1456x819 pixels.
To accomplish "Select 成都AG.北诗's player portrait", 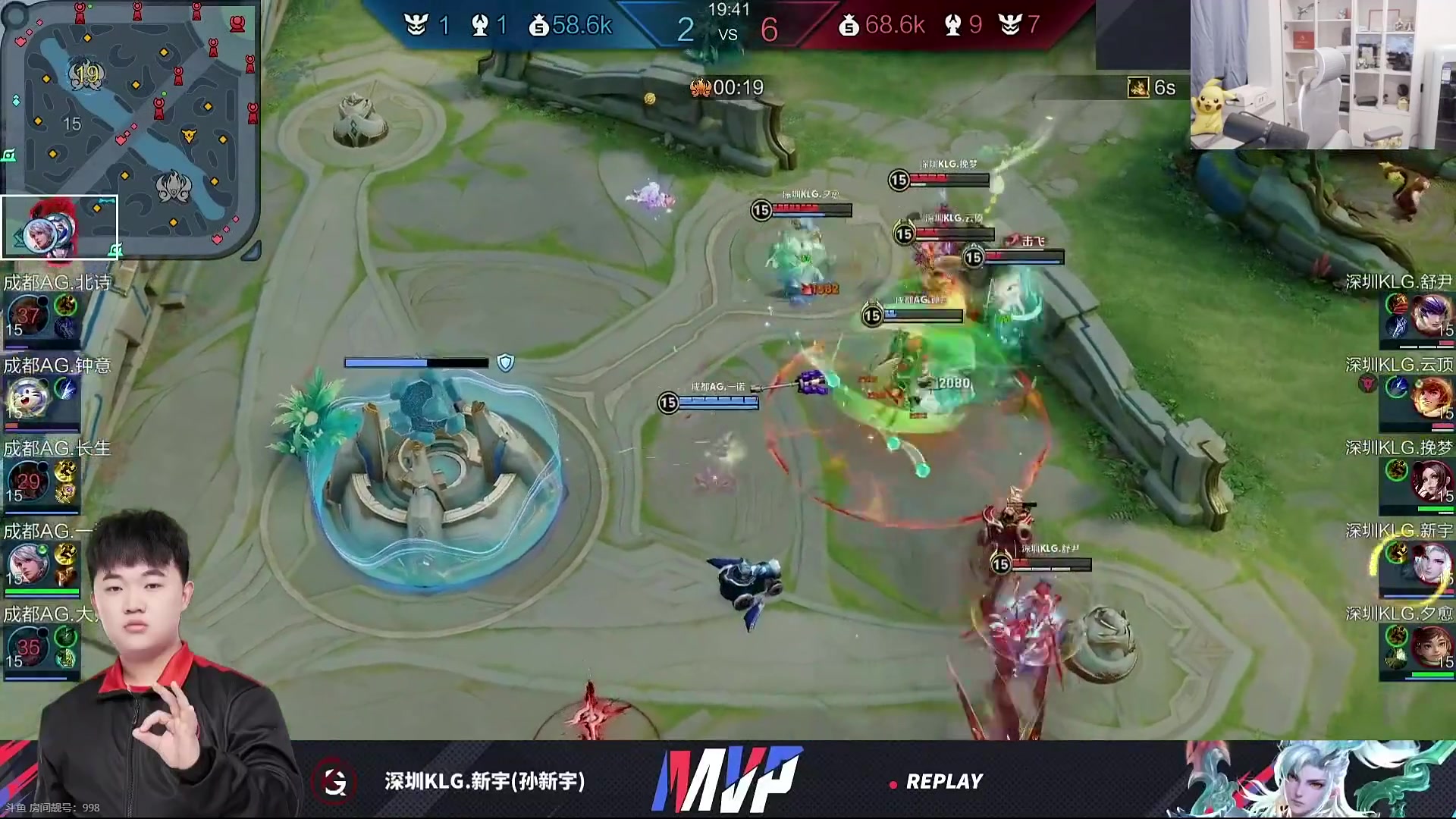I will (28, 315).
